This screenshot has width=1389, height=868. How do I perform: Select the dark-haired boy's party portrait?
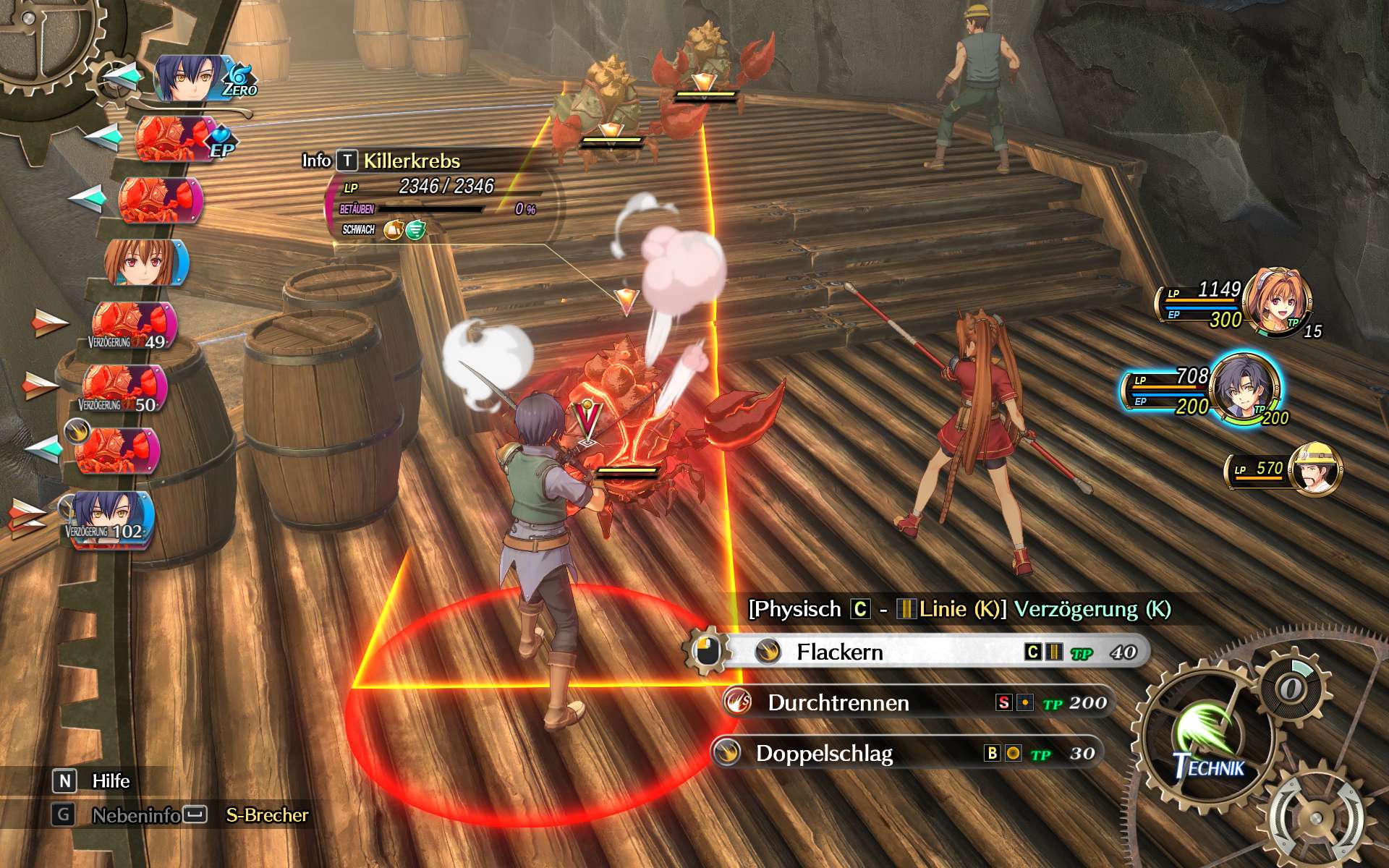click(x=1244, y=388)
